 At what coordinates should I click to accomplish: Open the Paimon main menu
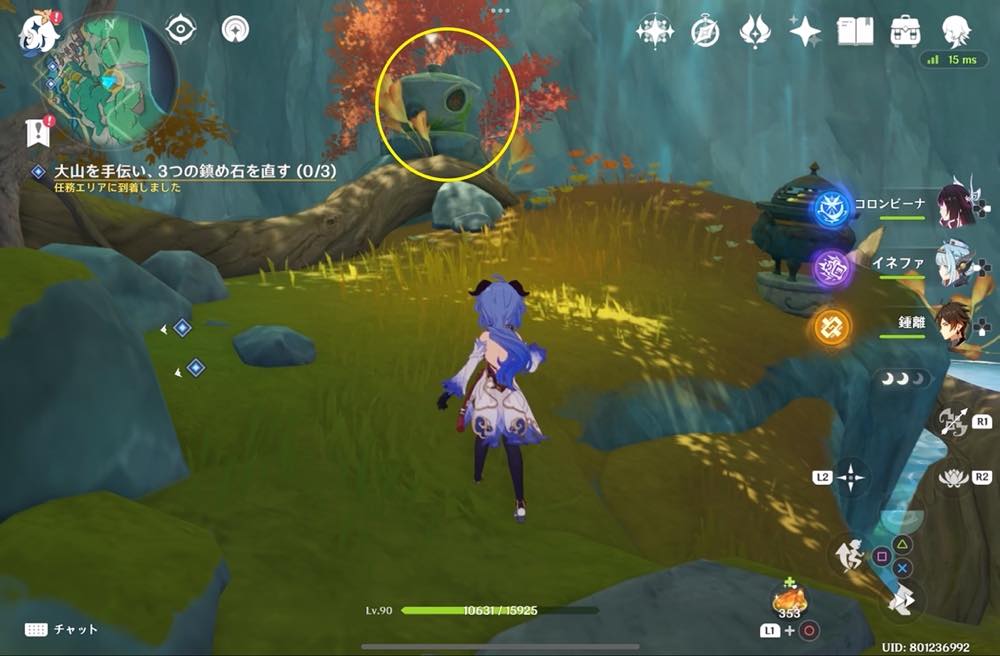[x=38, y=33]
